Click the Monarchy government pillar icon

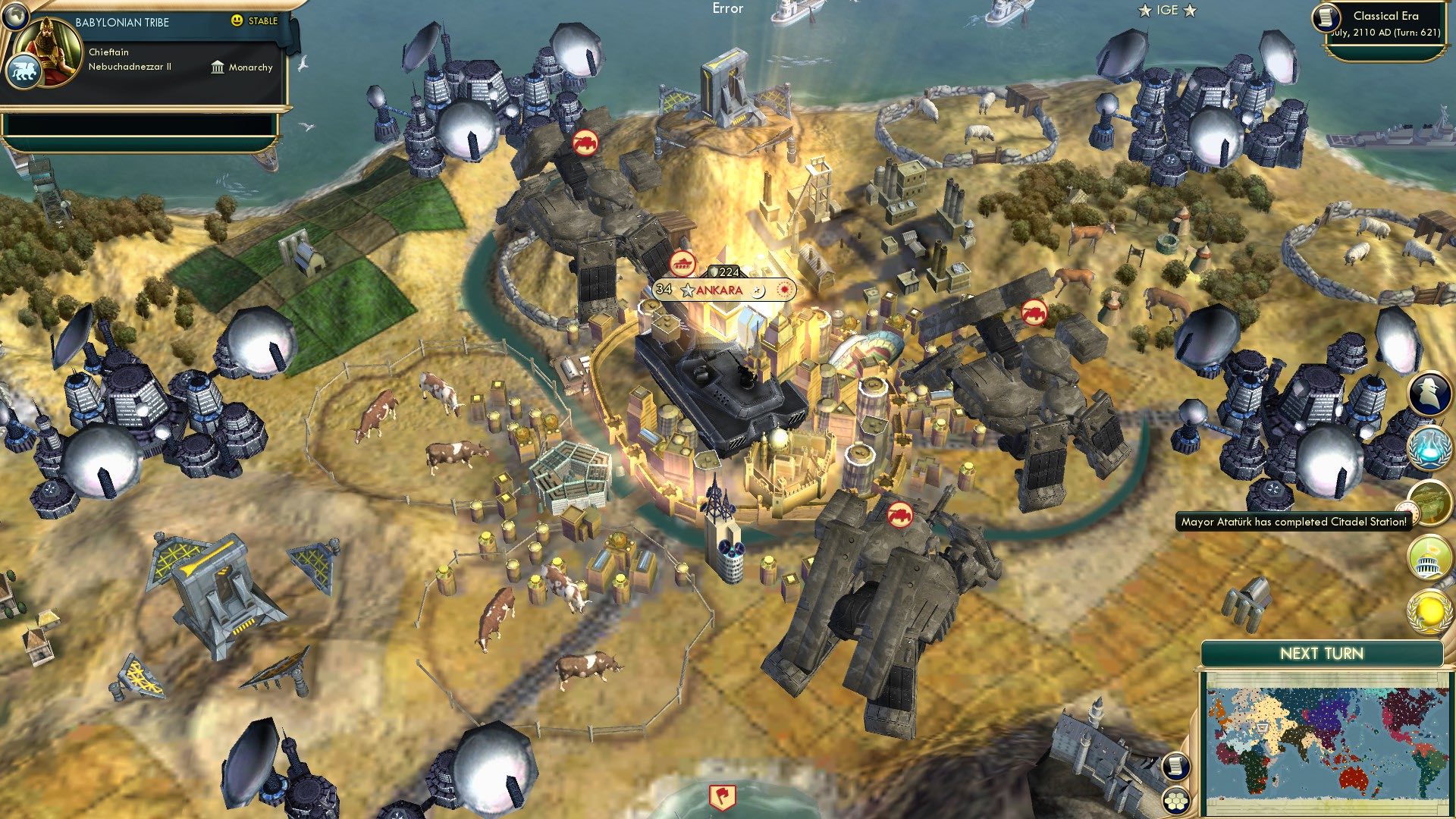pos(216,67)
